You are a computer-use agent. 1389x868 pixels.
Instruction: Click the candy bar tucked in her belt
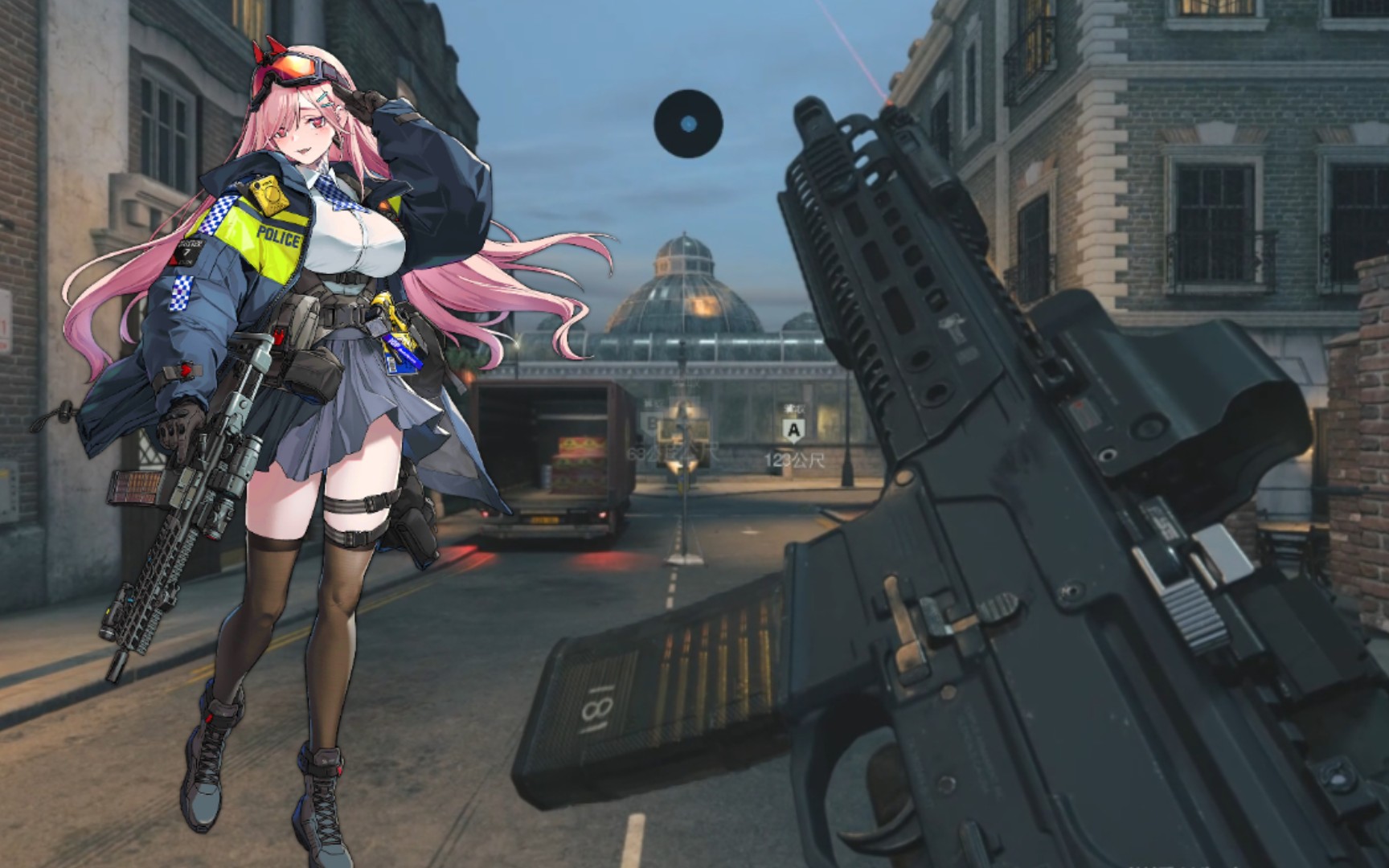(x=402, y=352)
